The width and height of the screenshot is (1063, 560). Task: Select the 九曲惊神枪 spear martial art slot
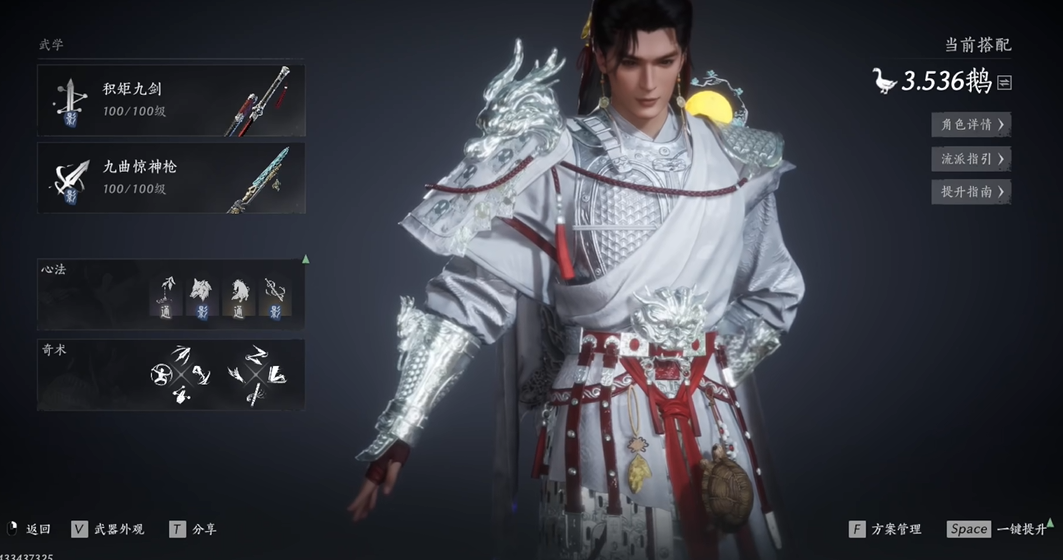point(171,177)
